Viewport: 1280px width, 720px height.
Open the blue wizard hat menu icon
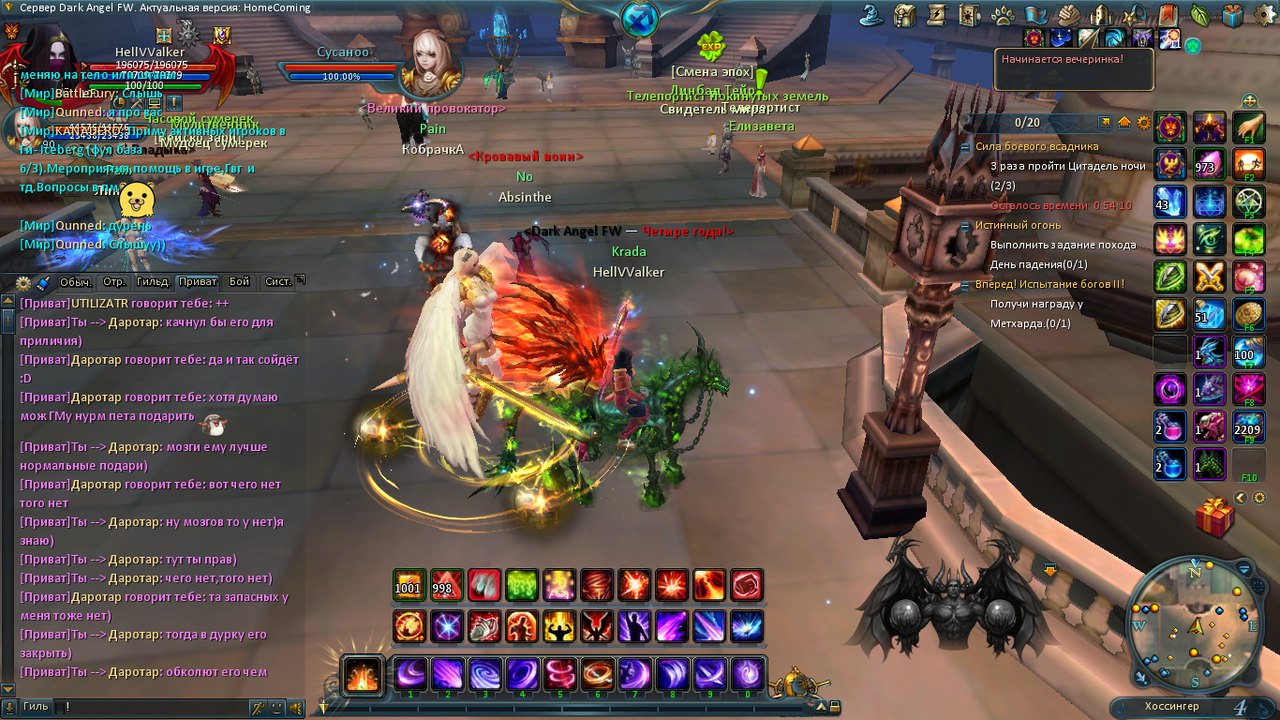point(870,15)
